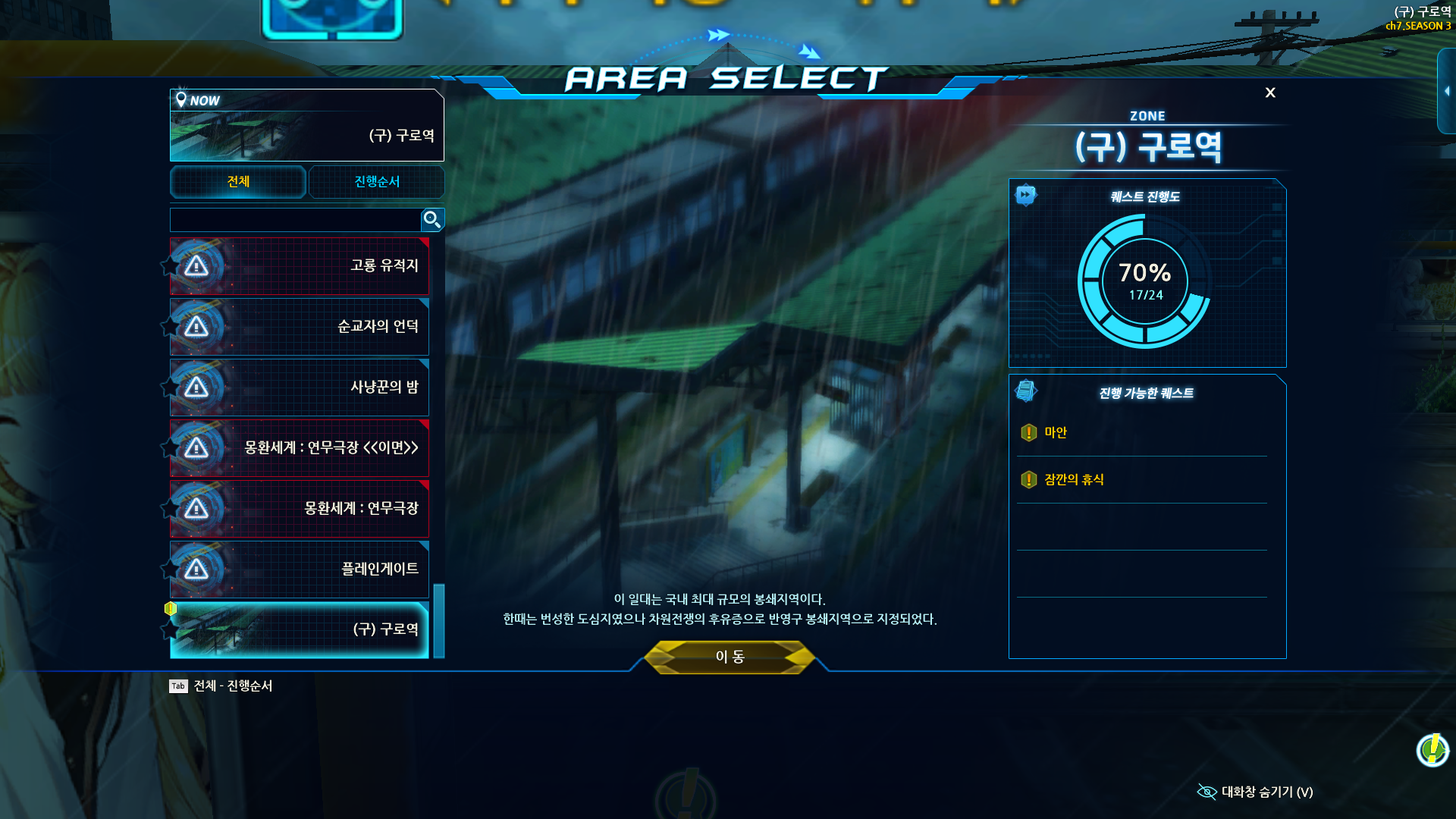Open the 잠깐의 휴식 quest
Viewport: 1456px width, 819px height.
(x=1074, y=479)
